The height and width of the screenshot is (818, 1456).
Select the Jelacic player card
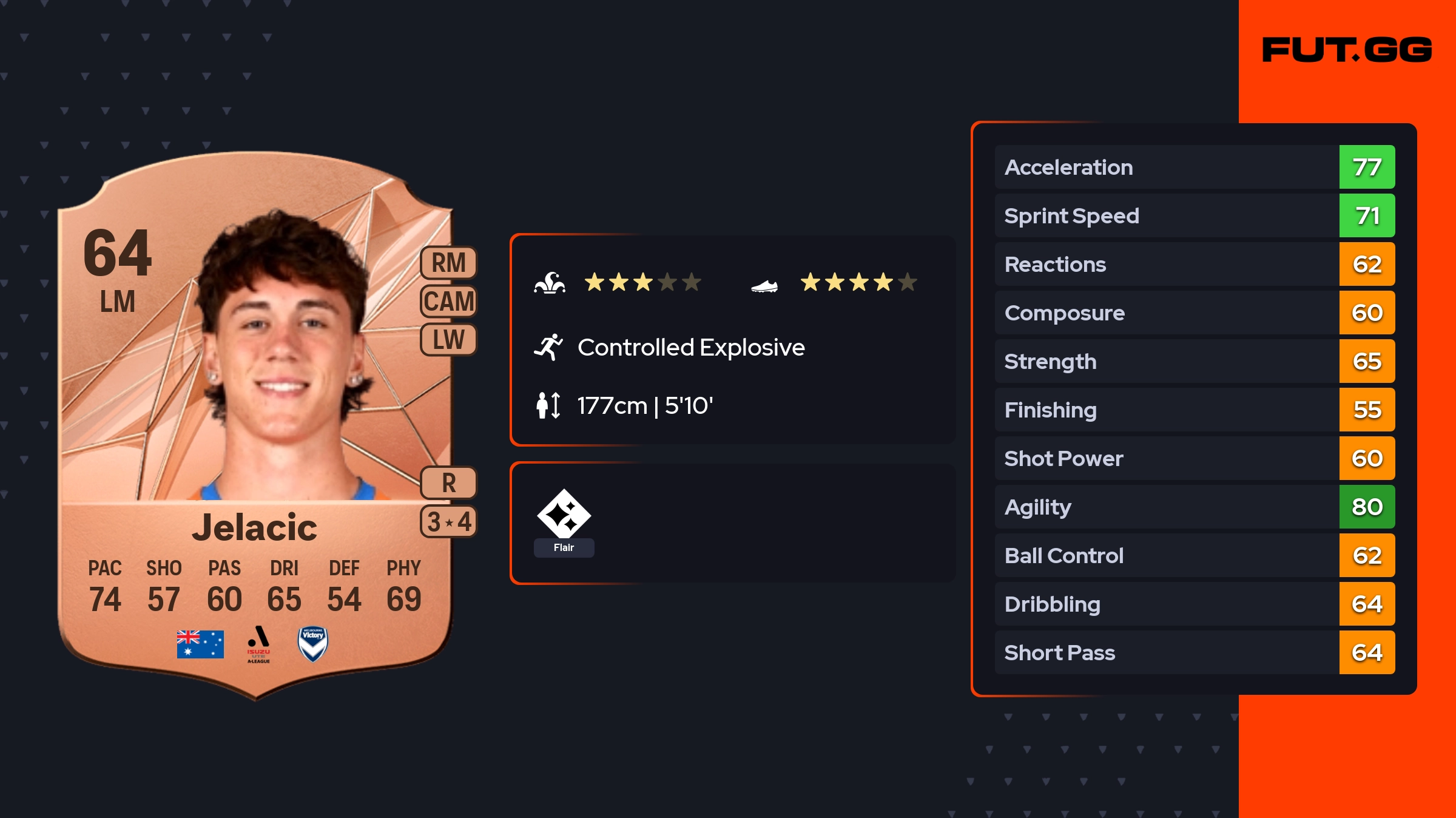255,425
